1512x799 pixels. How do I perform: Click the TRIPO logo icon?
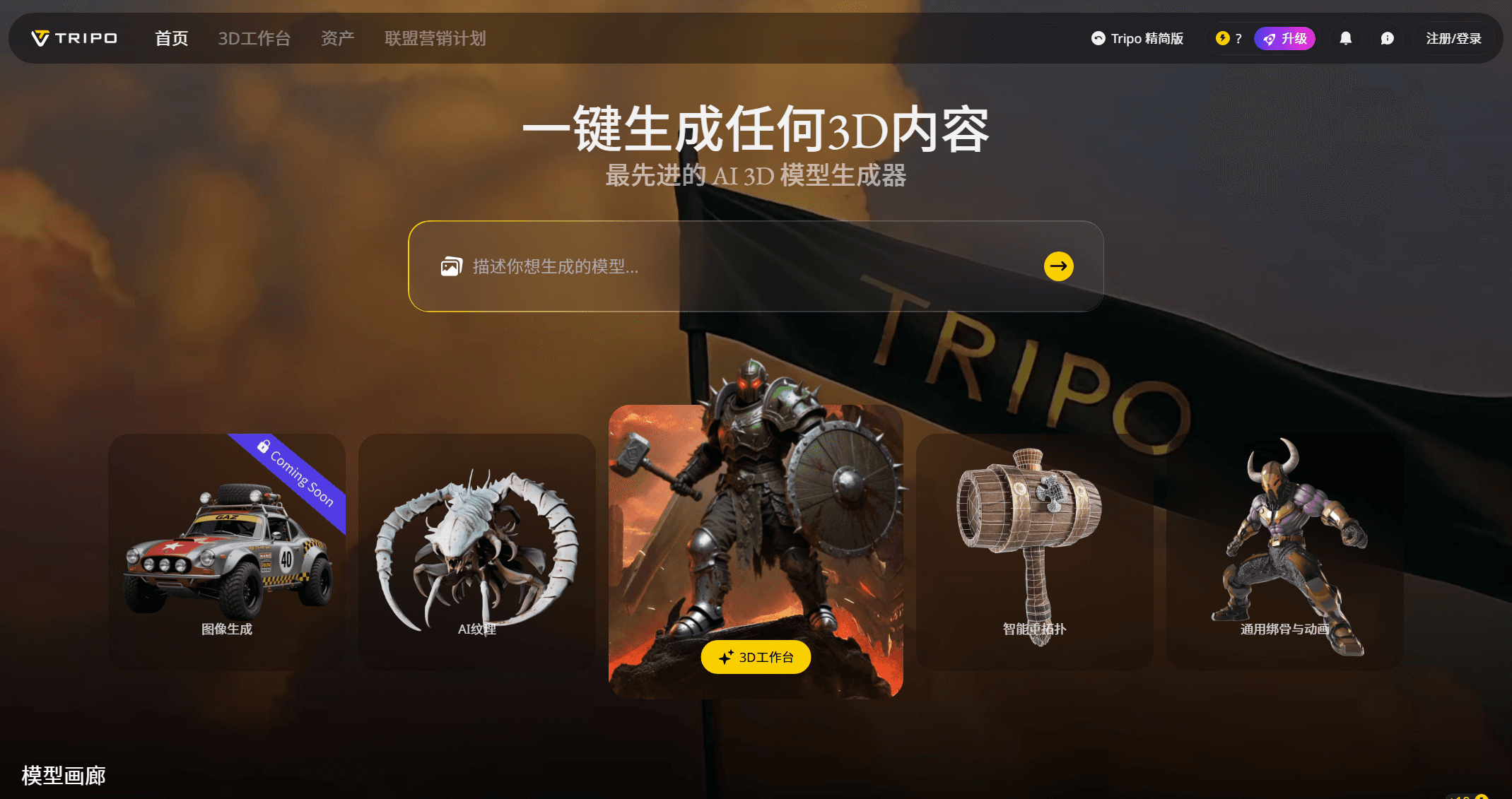pos(40,37)
